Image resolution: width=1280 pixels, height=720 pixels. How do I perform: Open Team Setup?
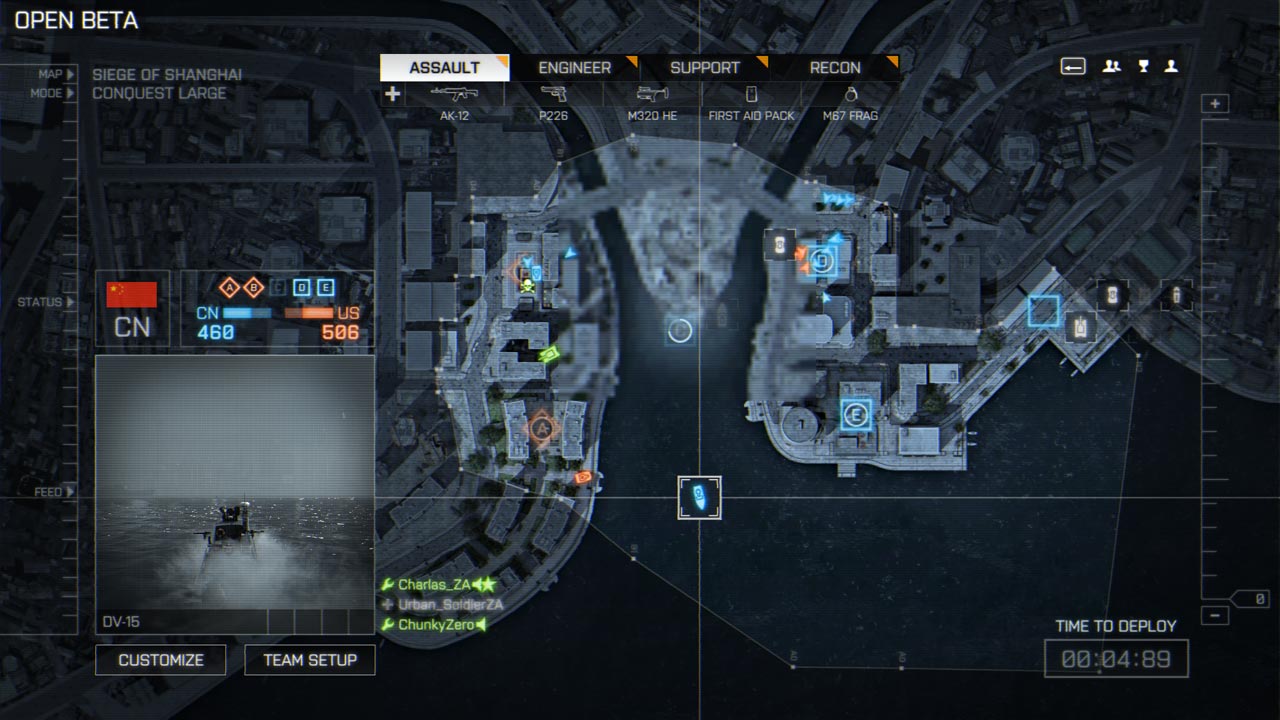point(310,660)
